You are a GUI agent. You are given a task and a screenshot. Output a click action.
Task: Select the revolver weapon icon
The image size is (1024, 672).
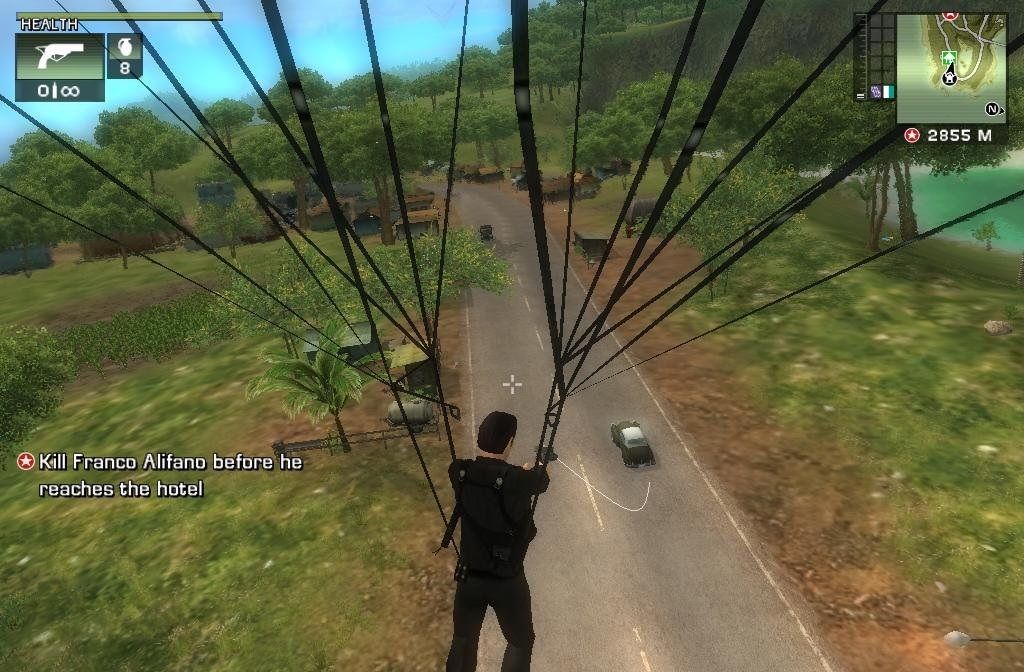(x=59, y=56)
